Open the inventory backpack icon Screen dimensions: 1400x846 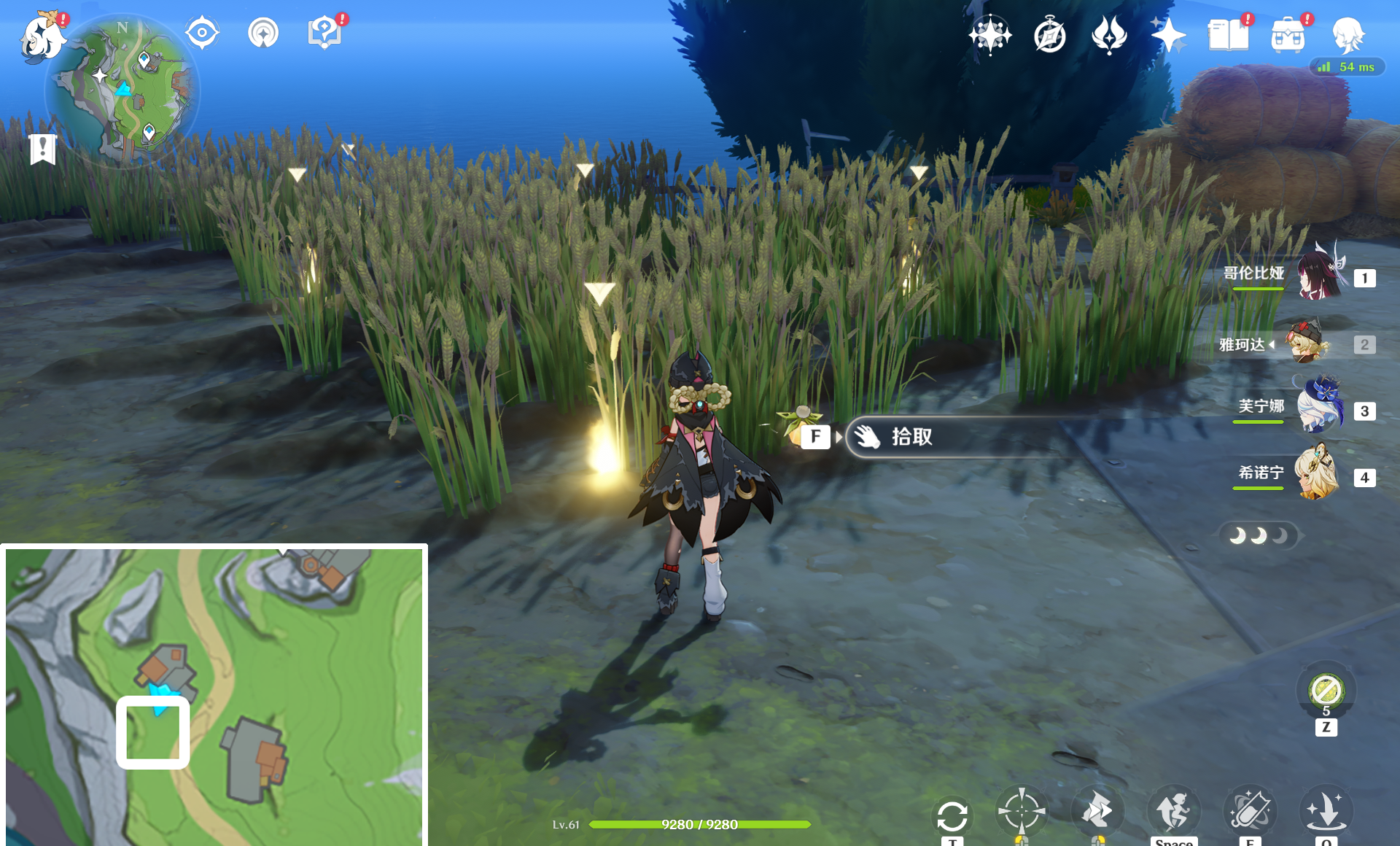pos(1288,35)
